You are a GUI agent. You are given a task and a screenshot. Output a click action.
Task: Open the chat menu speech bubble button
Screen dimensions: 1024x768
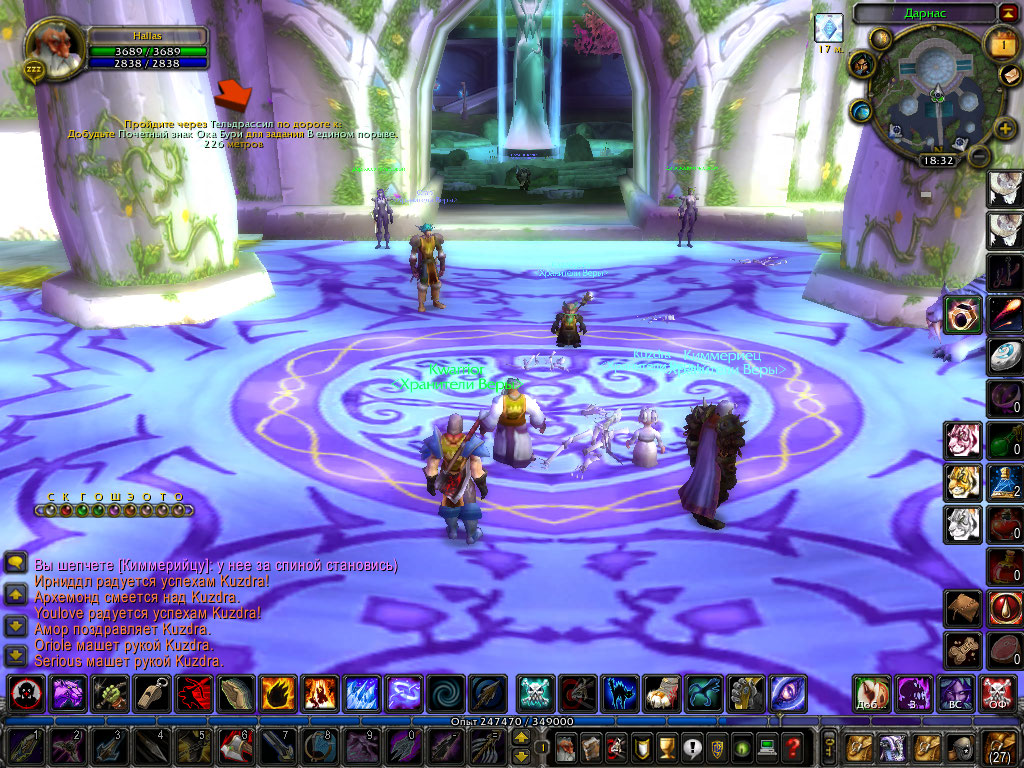[15, 563]
